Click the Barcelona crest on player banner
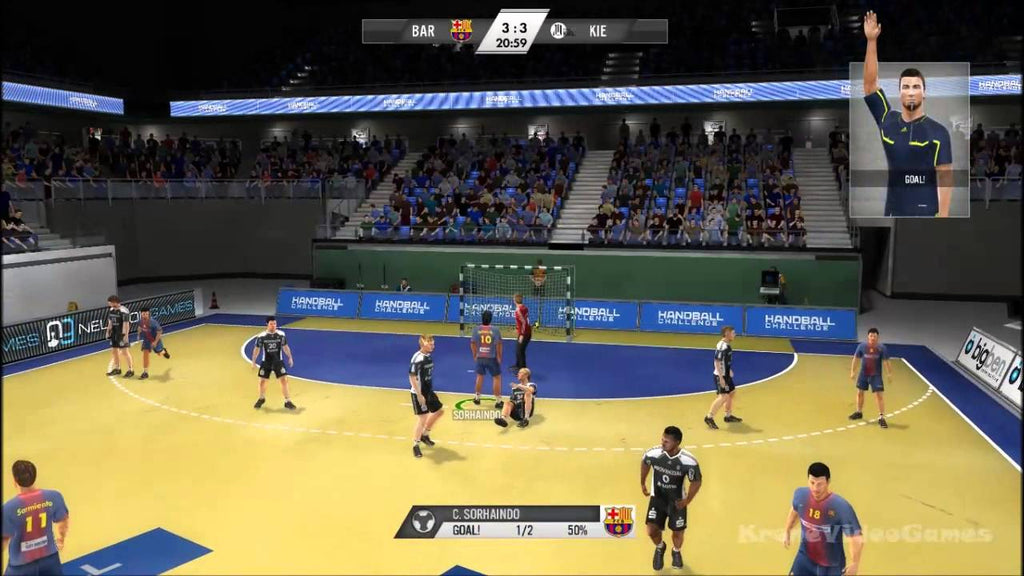Viewport: 1024px width, 576px height. pyautogui.click(x=618, y=521)
